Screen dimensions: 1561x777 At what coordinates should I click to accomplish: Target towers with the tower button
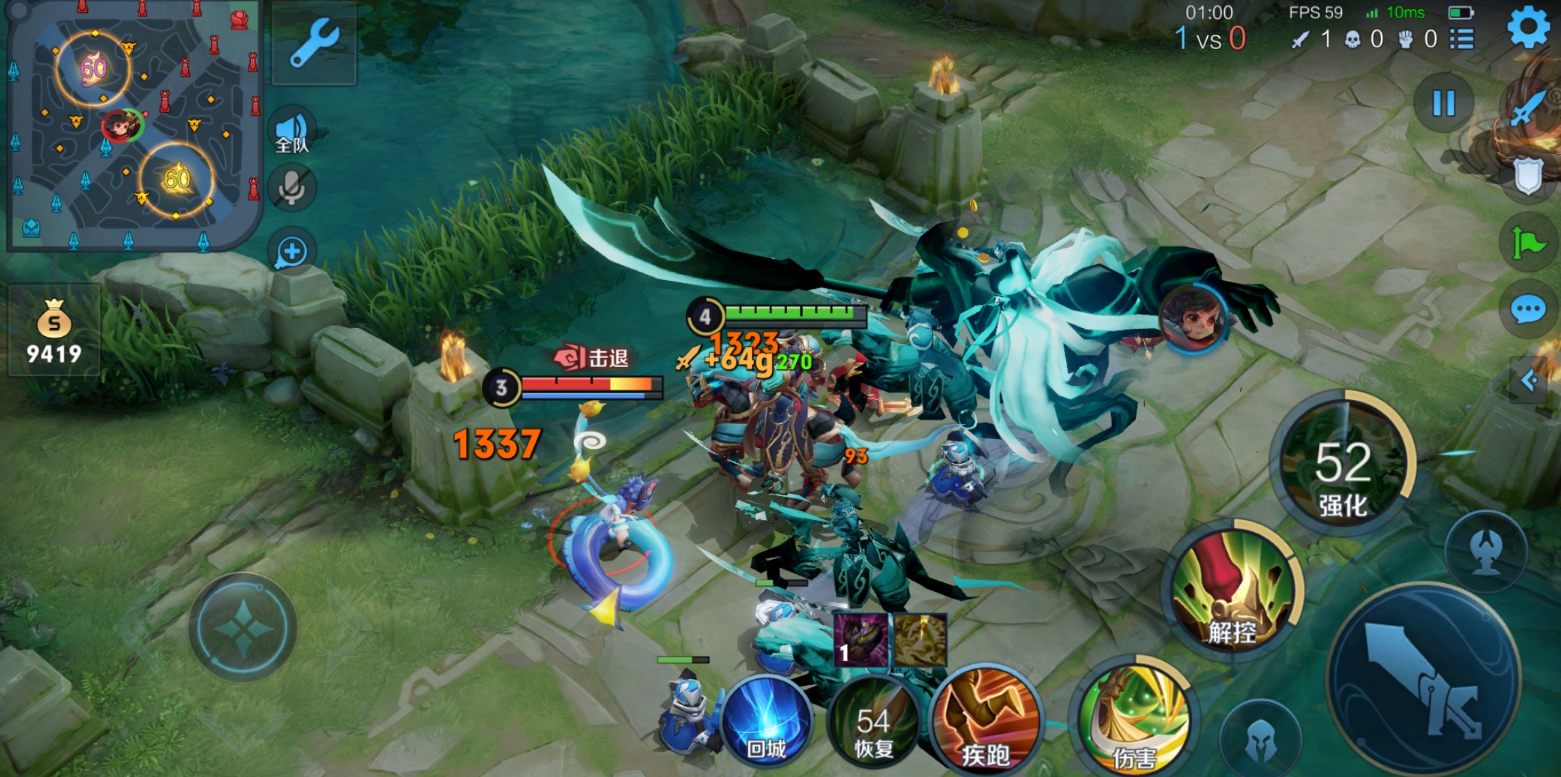pyautogui.click(x=1486, y=550)
